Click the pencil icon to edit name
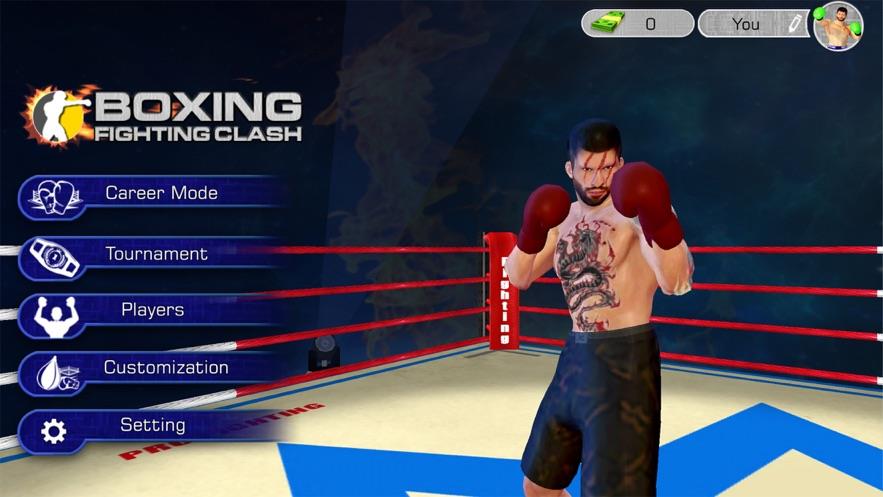883x497 pixels. pyautogui.click(x=794, y=24)
